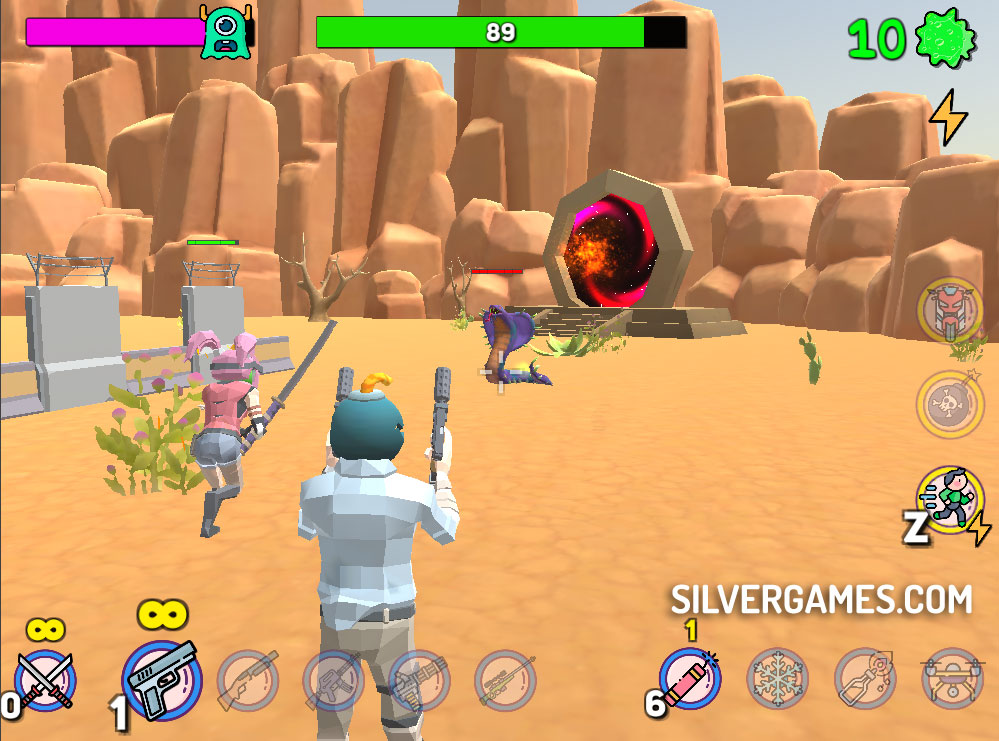
Task: Use the dynamite stick item
Action: [691, 680]
